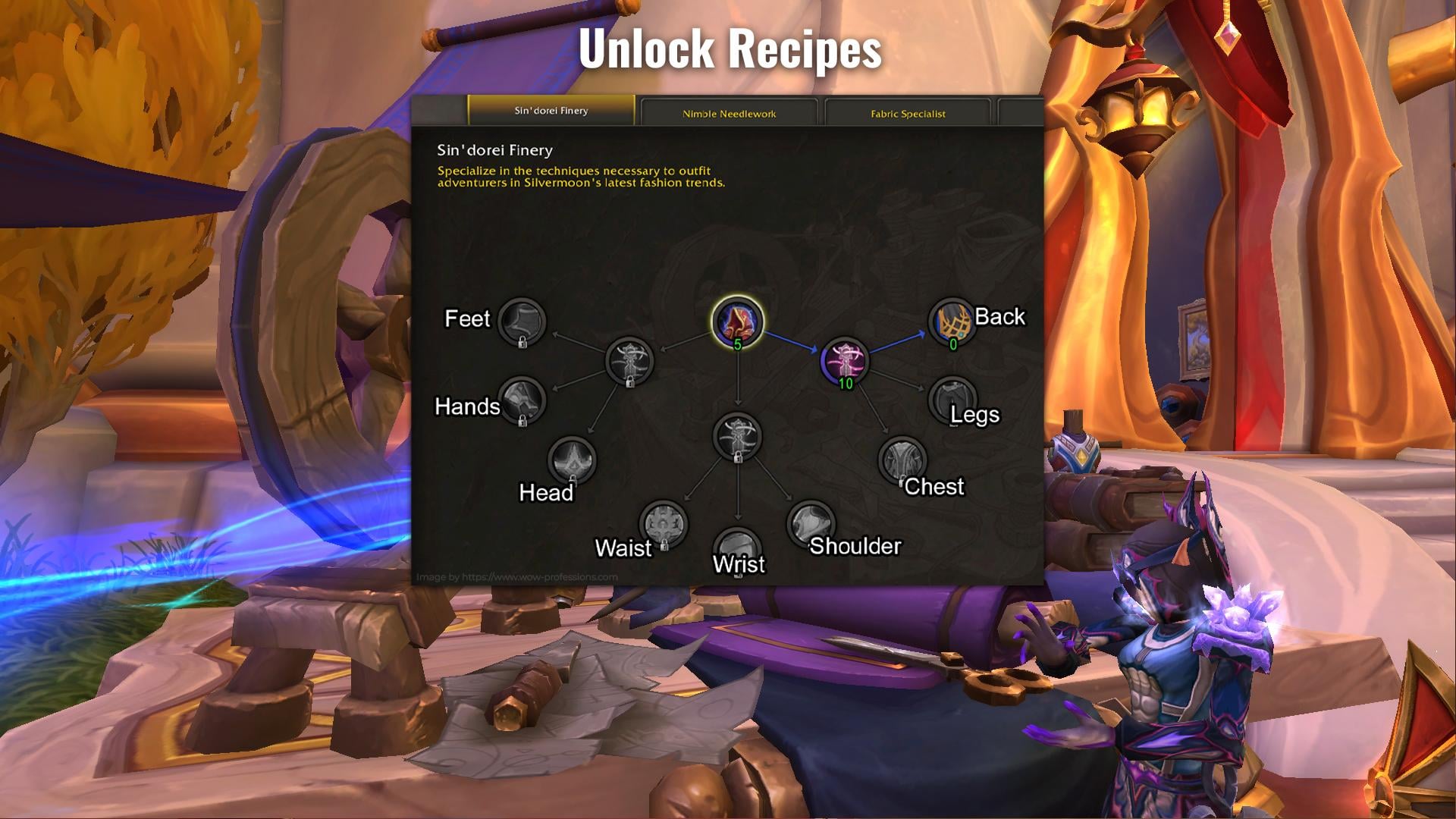1456x819 pixels.
Task: Open the Nimble Needlework tab
Action: coord(729,114)
